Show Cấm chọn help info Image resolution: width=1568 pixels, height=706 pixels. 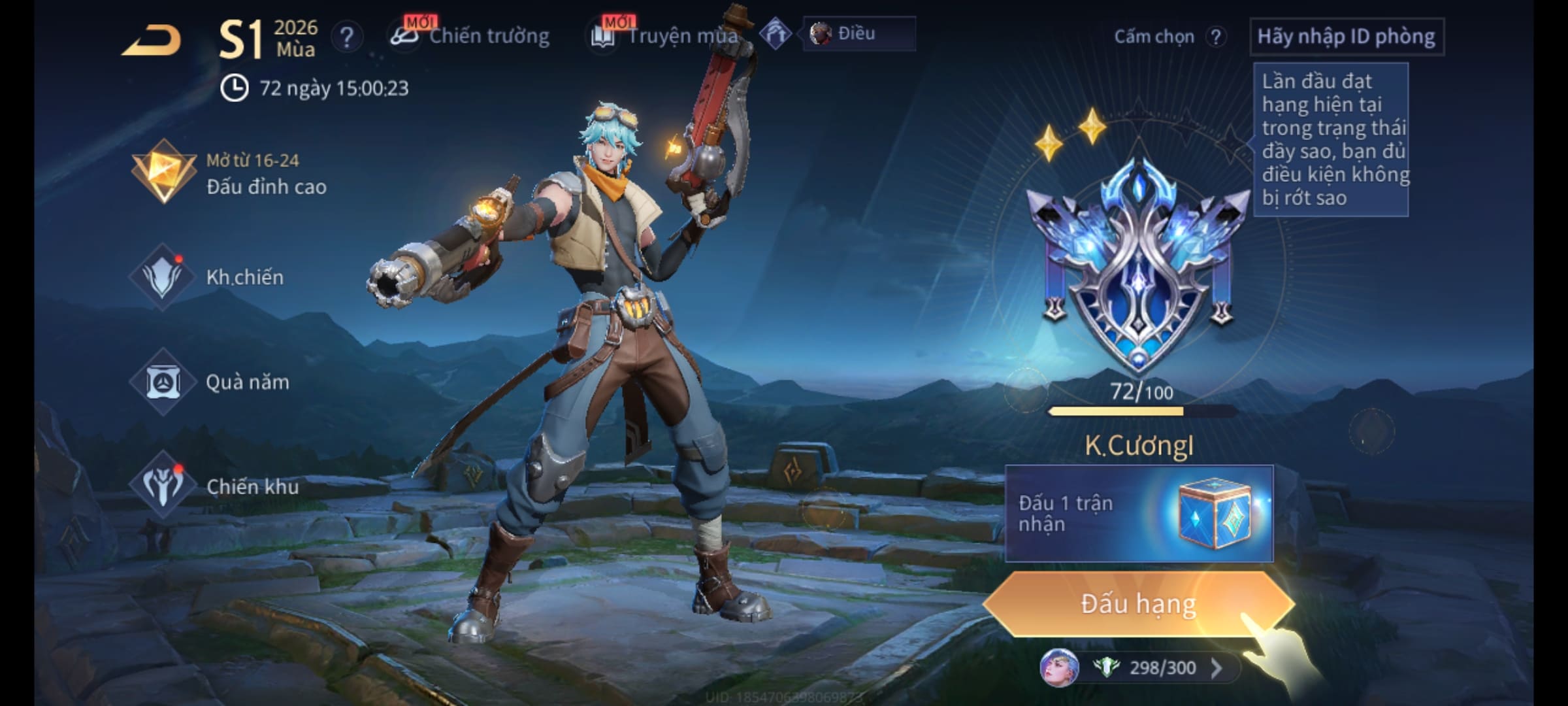(1216, 37)
